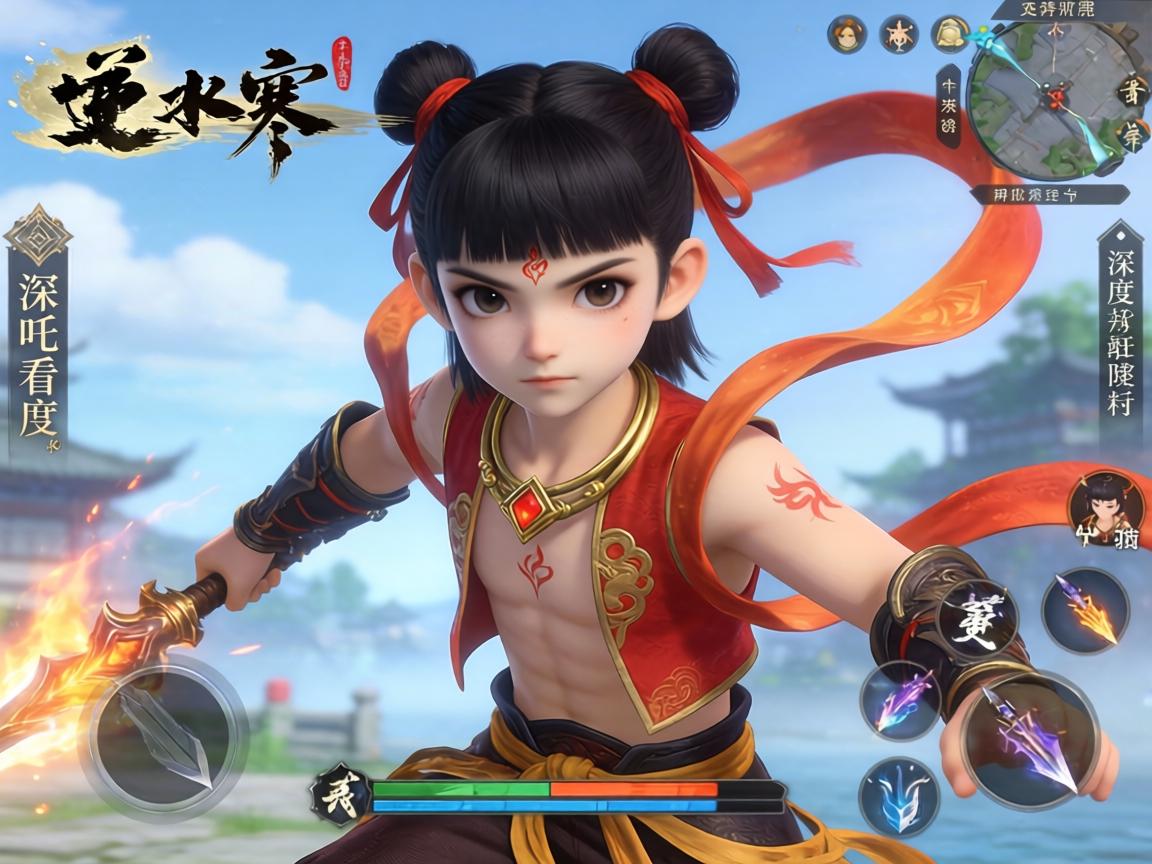The image size is (1152, 864).
Task: Select the lower round glyph on minimap edge
Action: point(1133,135)
